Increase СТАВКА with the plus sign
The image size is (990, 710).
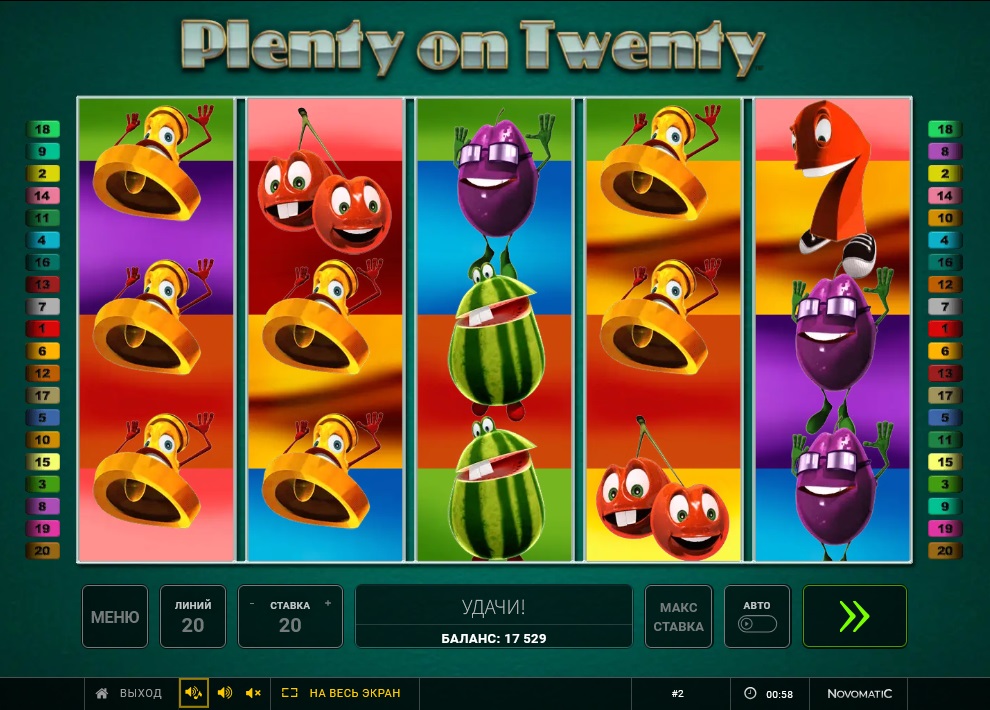click(x=328, y=604)
